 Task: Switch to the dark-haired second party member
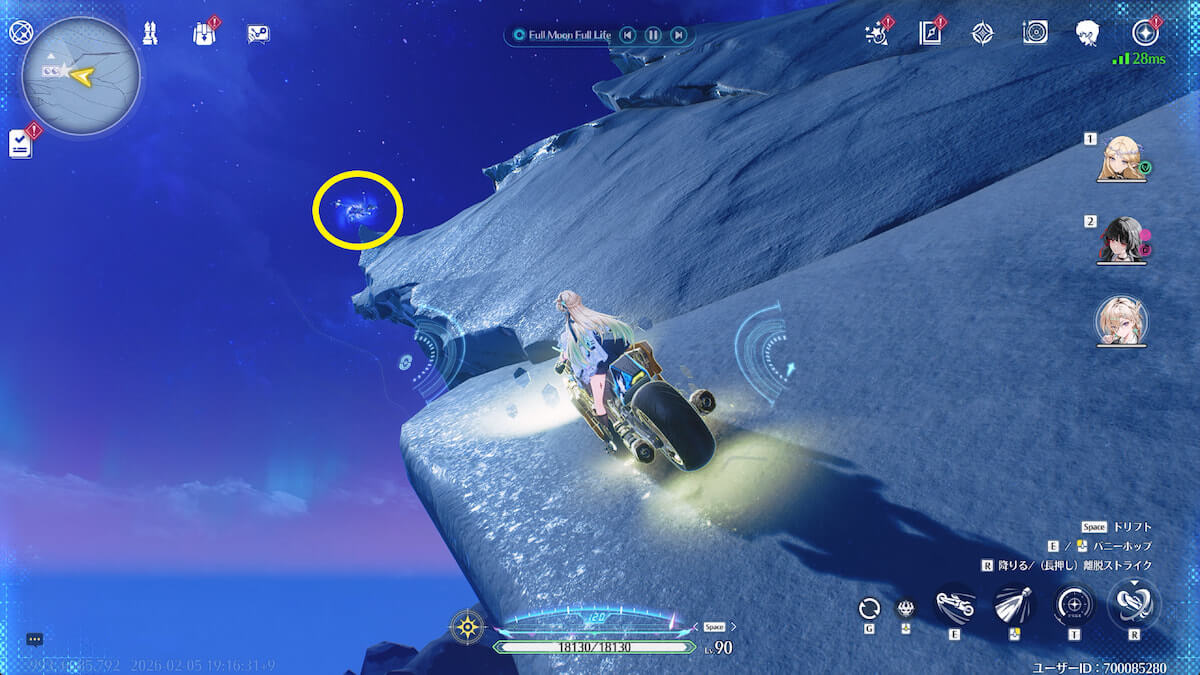(1121, 241)
